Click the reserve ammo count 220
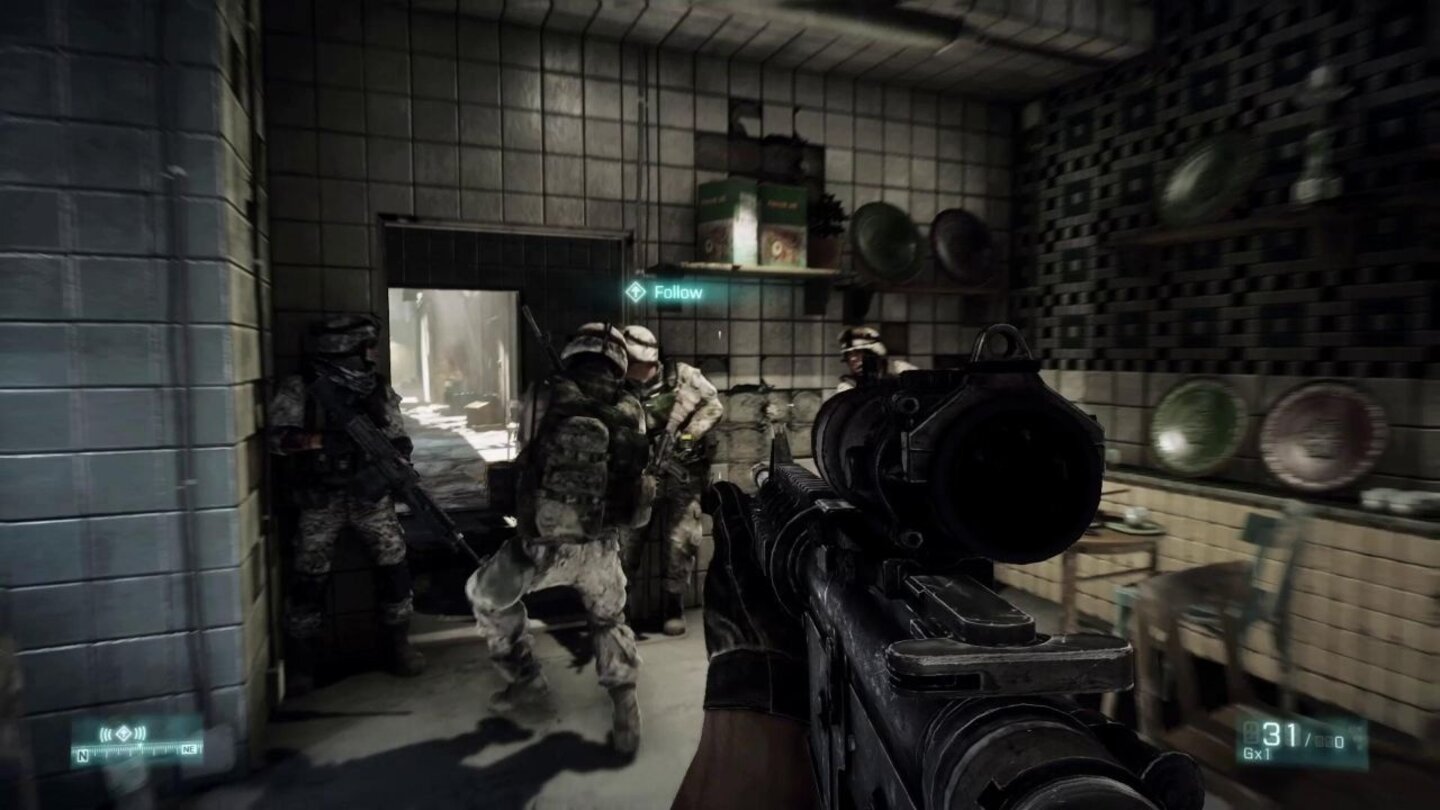This screenshot has width=1440, height=810. (x=1330, y=740)
